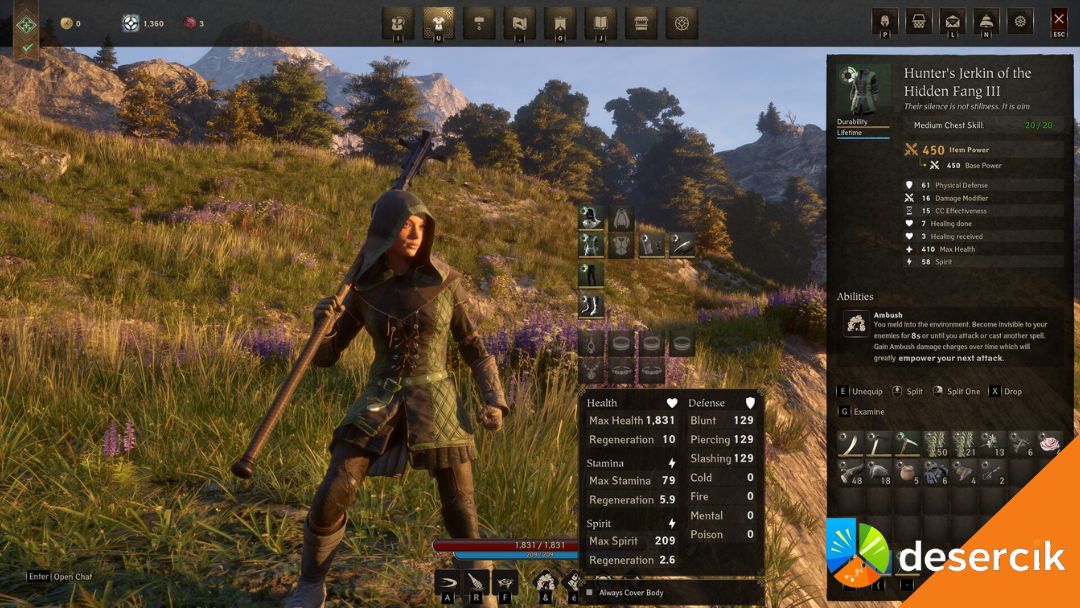Screen dimensions: 1080x608
Task: Open the market stall tab
Action: [641, 21]
